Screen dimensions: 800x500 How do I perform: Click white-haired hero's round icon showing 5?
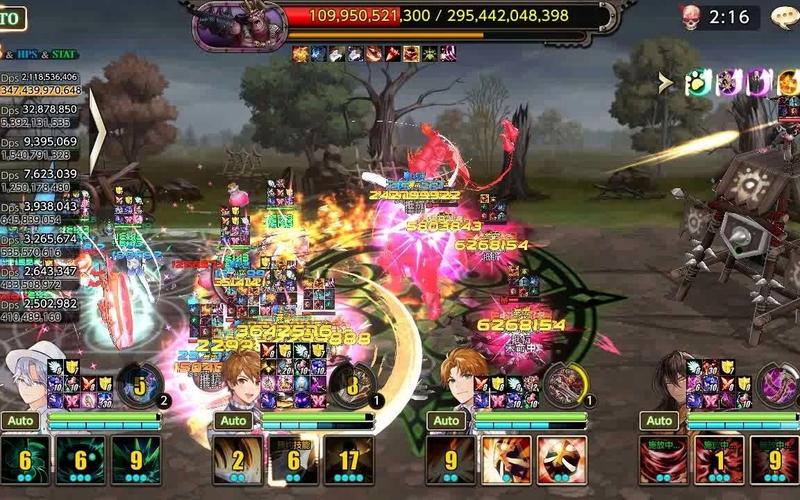tap(140, 384)
